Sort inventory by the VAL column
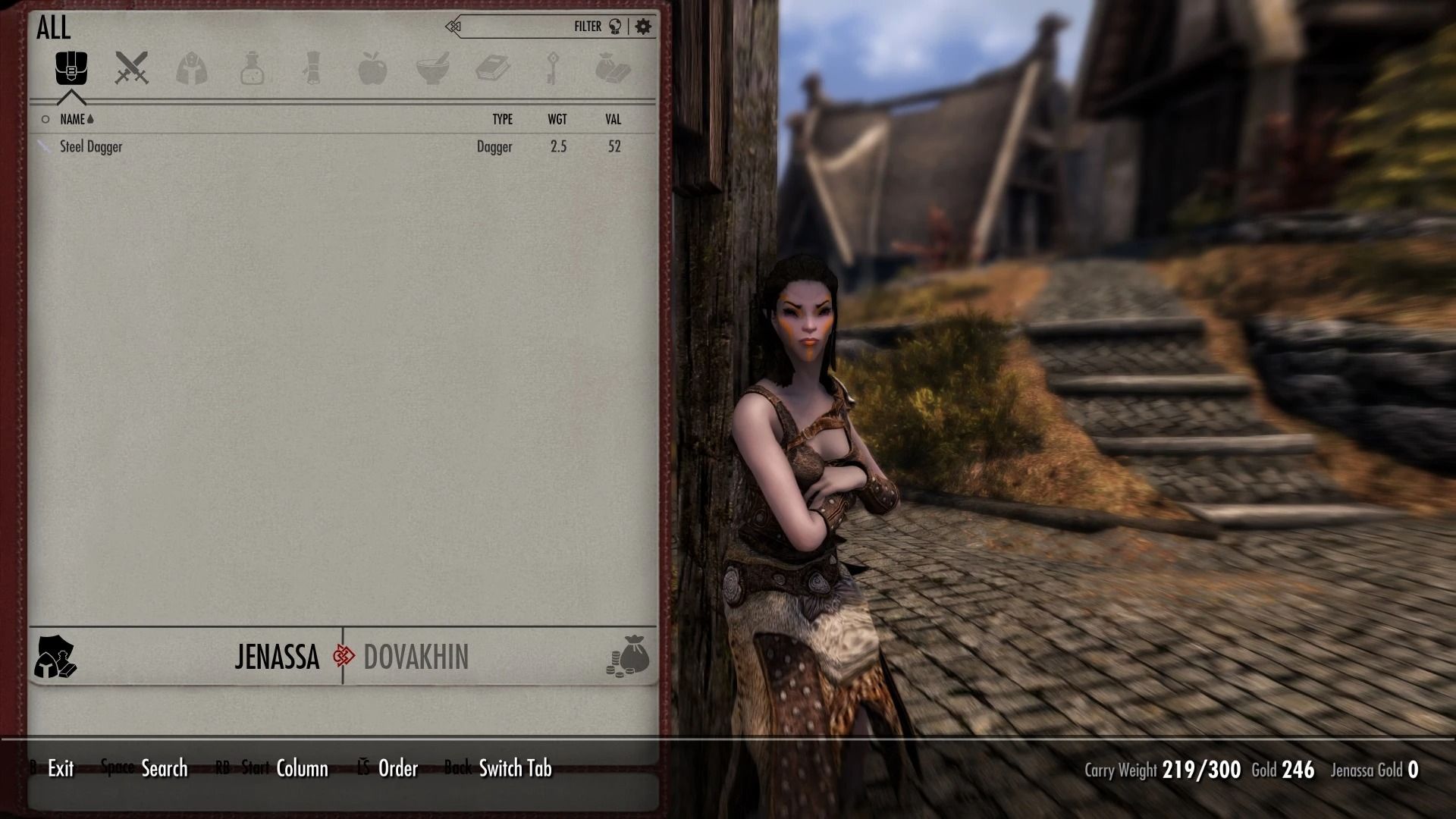This screenshot has width=1456, height=819. [x=613, y=119]
